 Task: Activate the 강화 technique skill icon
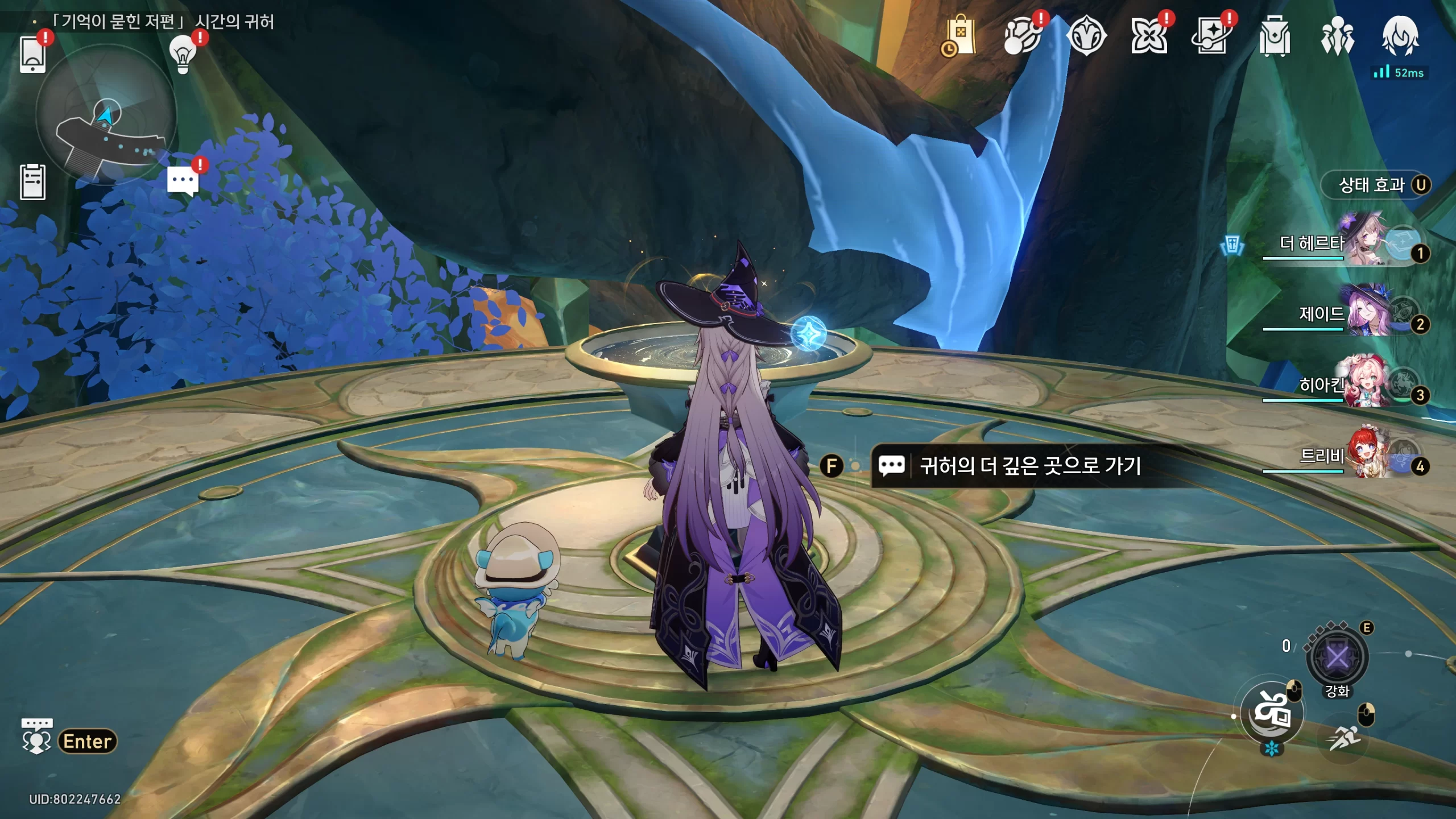[x=1337, y=658]
